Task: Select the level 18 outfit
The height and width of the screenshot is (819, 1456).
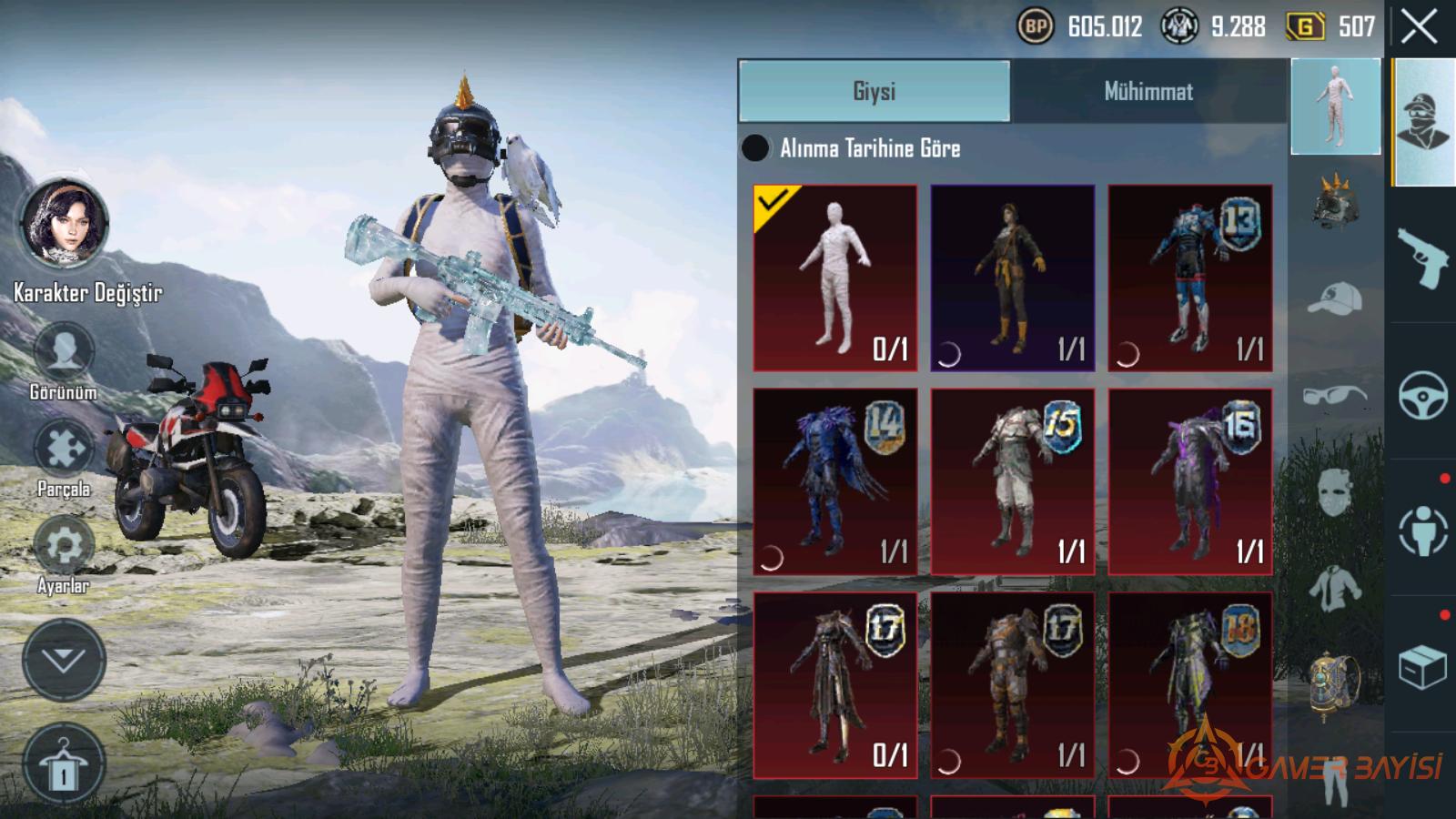Action: pos(1189,685)
